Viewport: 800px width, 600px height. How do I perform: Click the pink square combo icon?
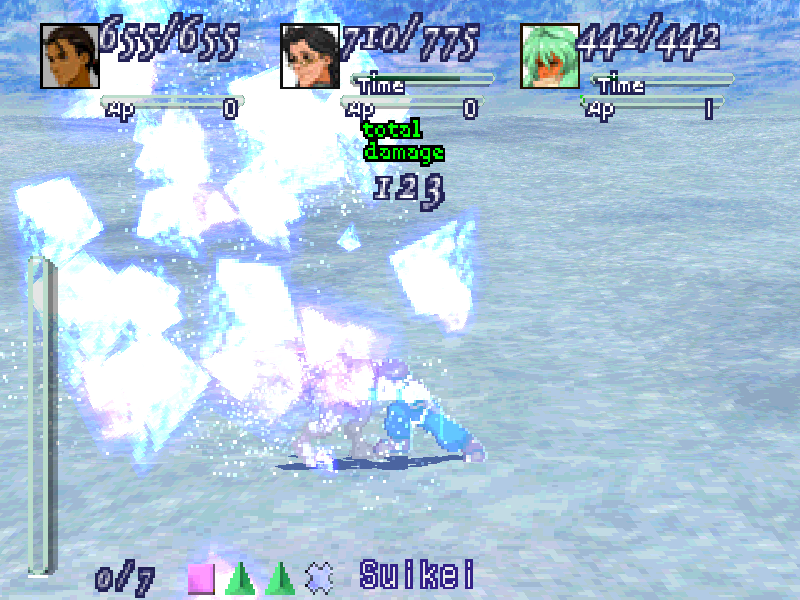coord(201,578)
